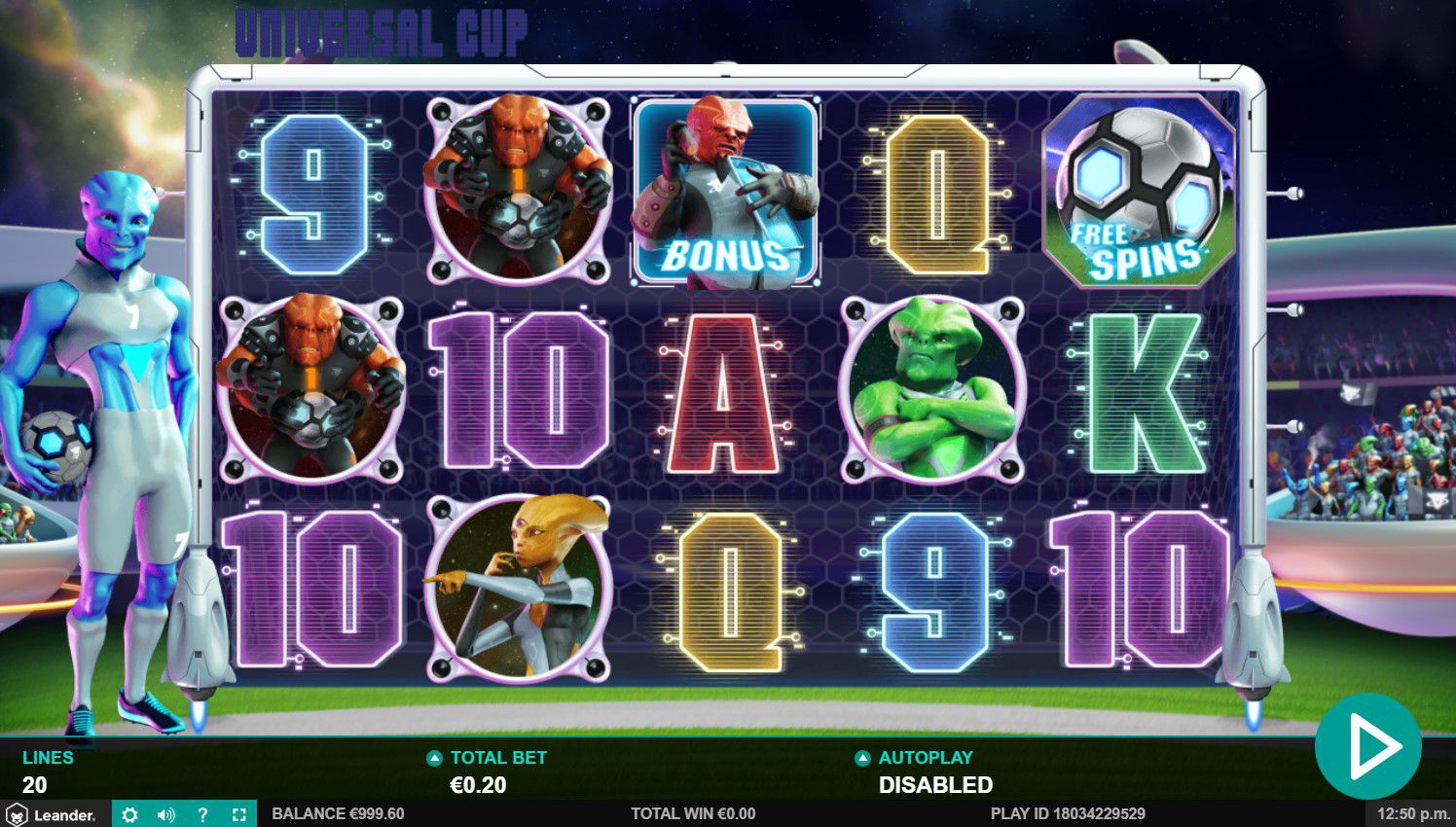Open the gear settings menu
The width and height of the screenshot is (1456, 827).
point(129,814)
